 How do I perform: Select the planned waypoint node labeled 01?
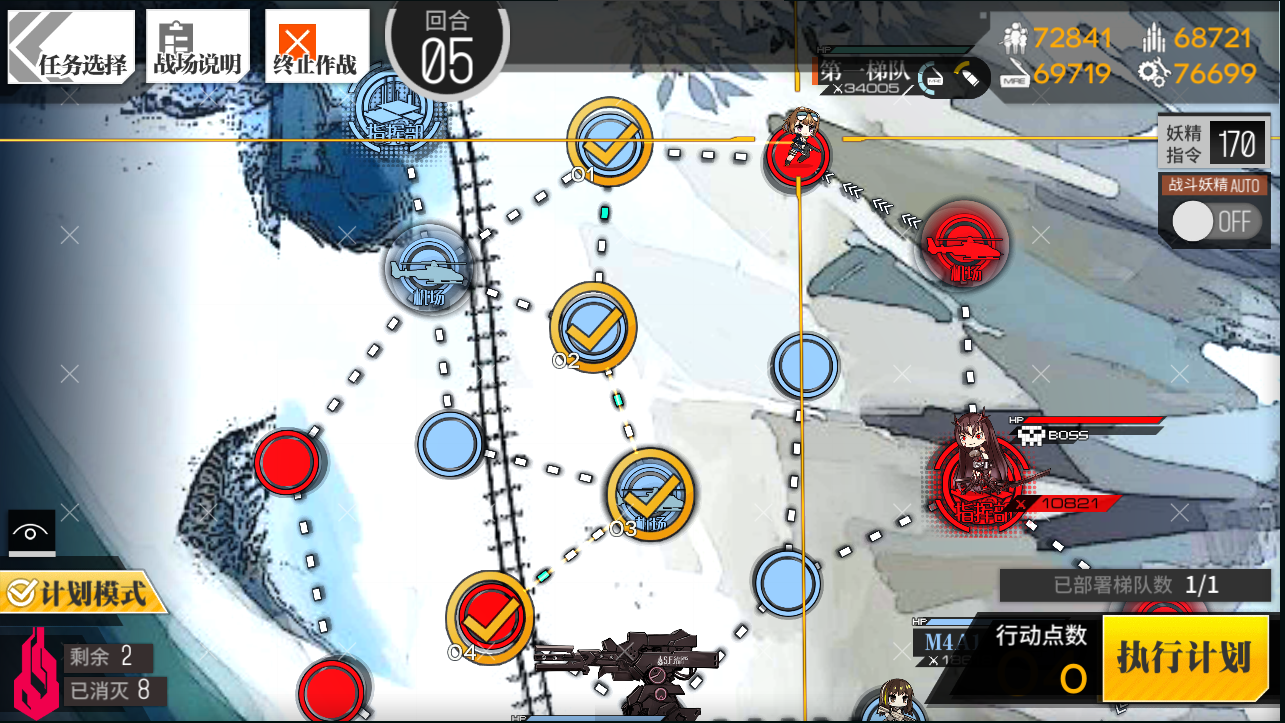coord(609,143)
